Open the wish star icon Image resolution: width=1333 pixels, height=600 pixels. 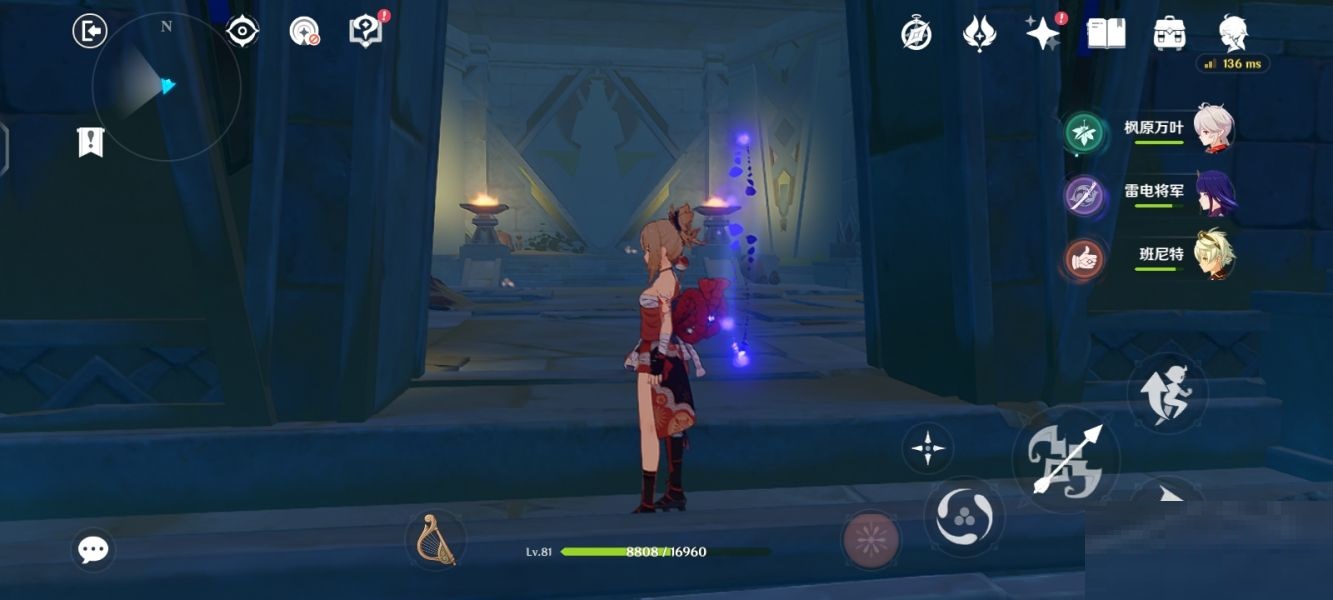(1043, 34)
